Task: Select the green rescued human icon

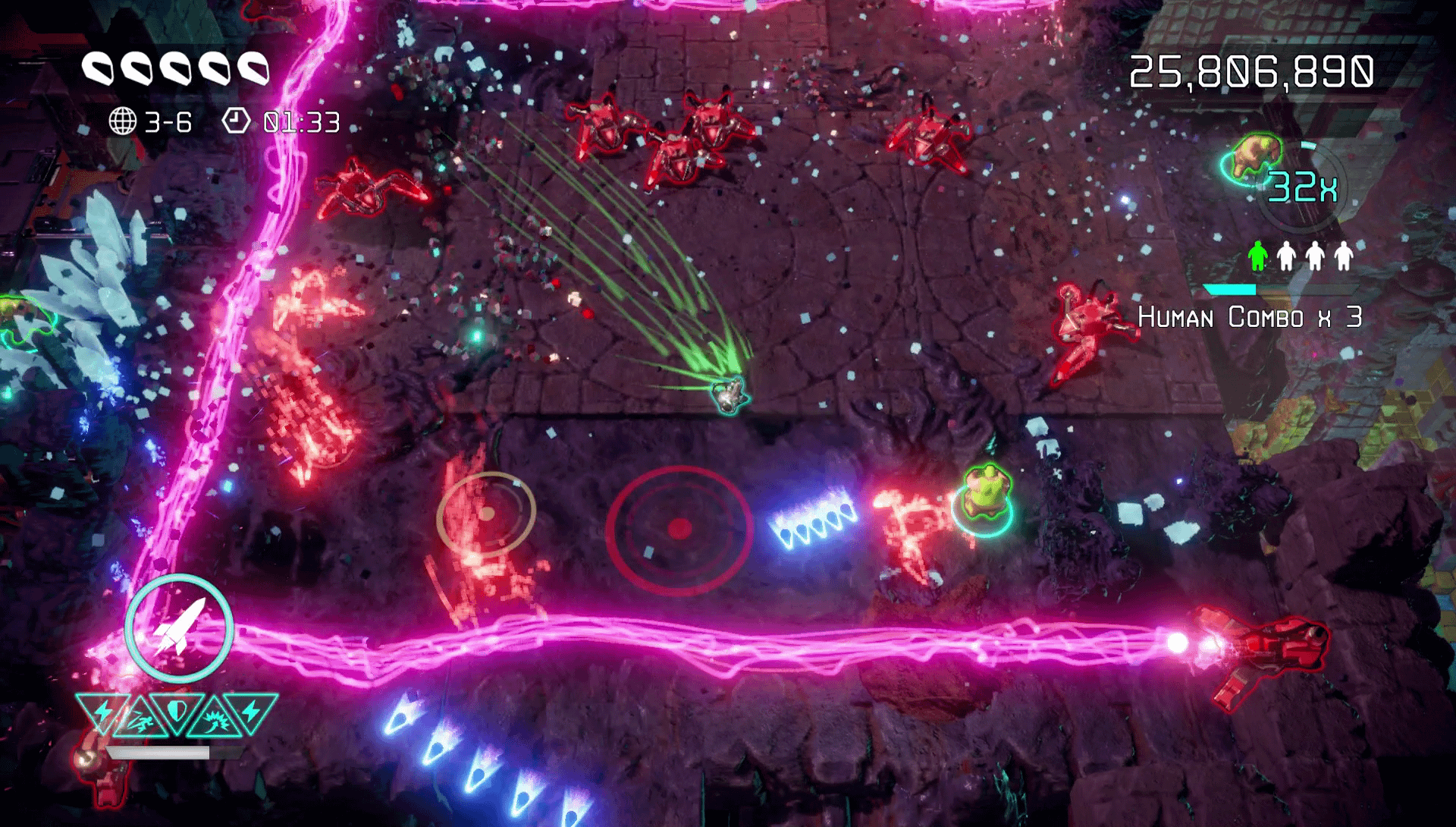Action: 1257,256
